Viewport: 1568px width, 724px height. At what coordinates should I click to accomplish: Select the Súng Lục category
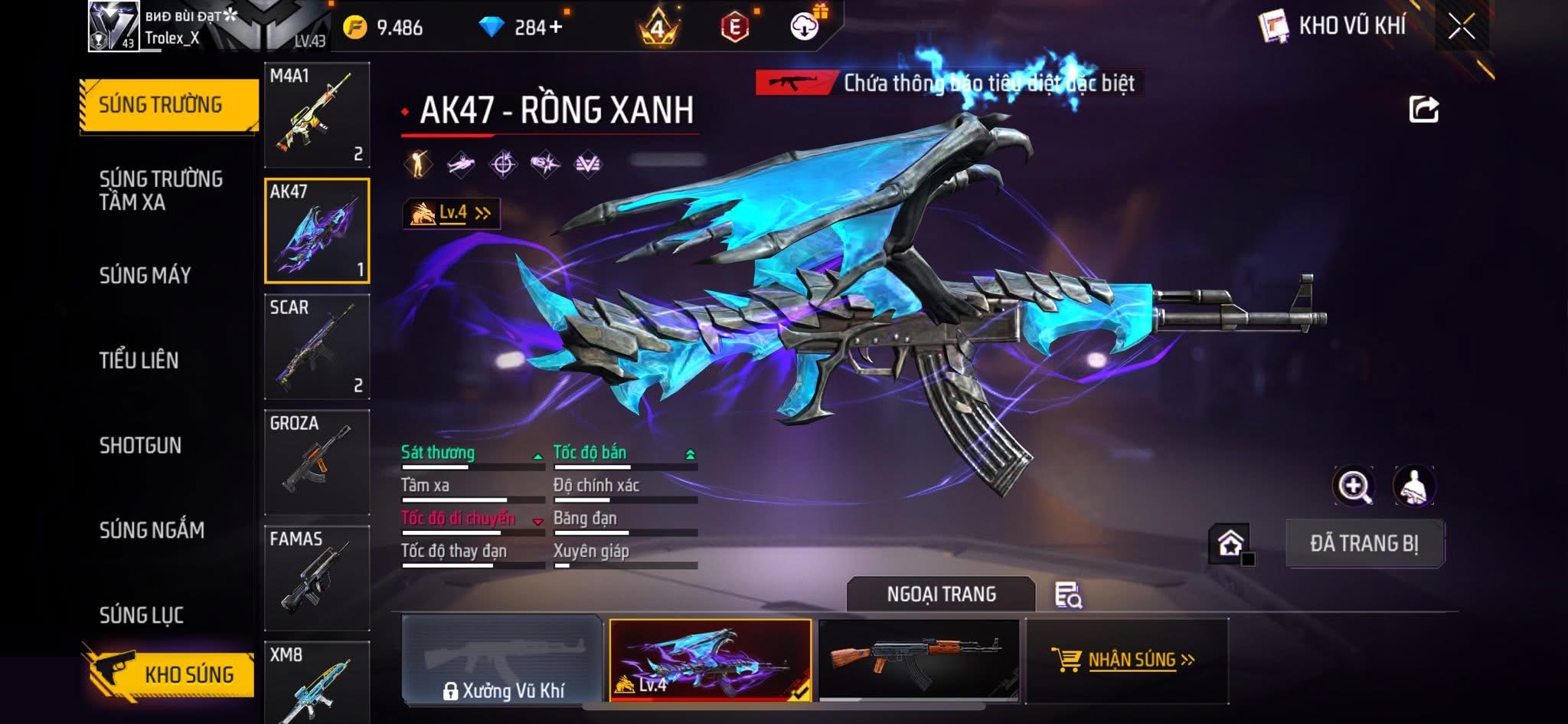[142, 614]
